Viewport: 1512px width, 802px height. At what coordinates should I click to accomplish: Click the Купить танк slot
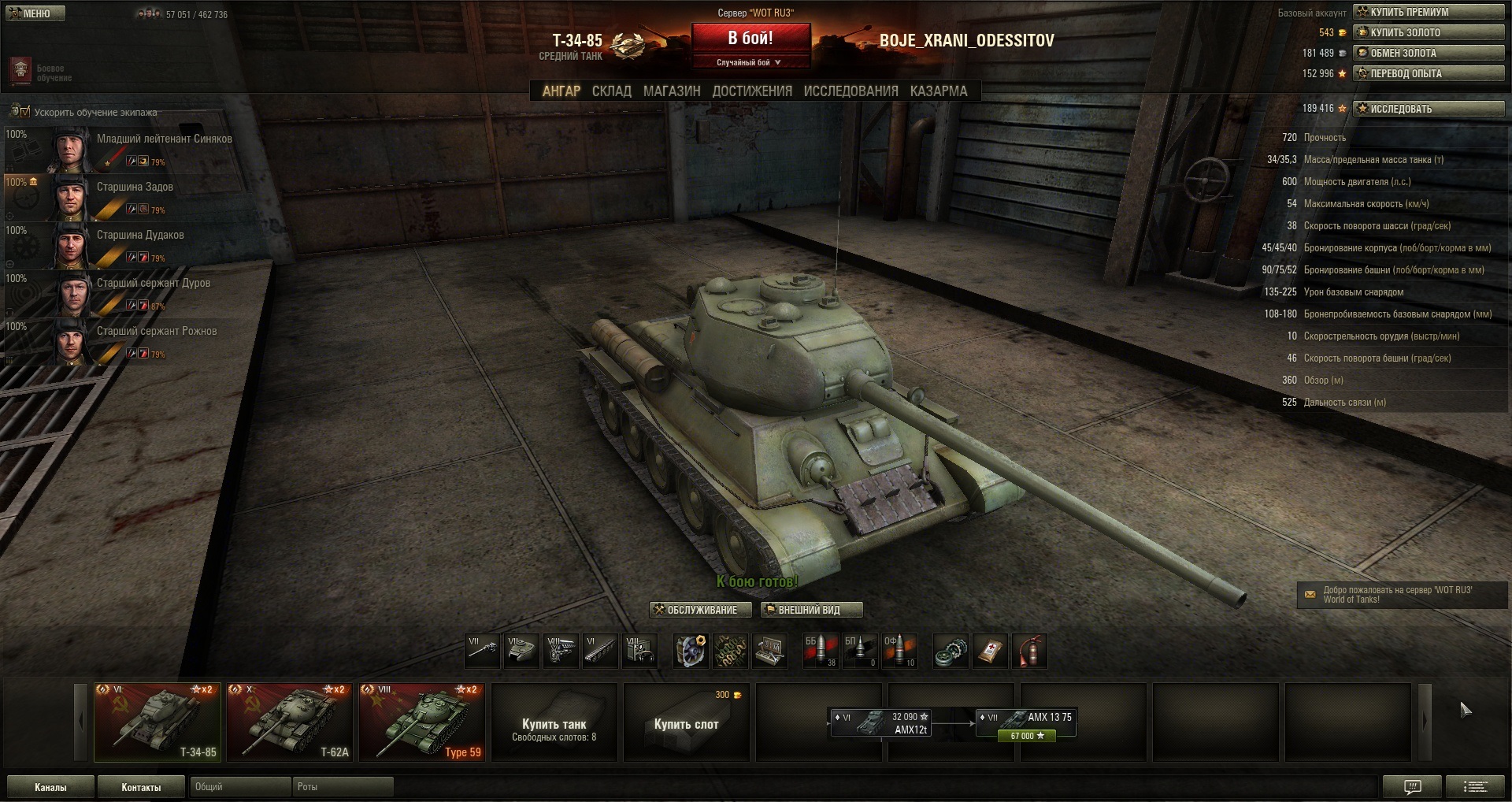pos(554,722)
